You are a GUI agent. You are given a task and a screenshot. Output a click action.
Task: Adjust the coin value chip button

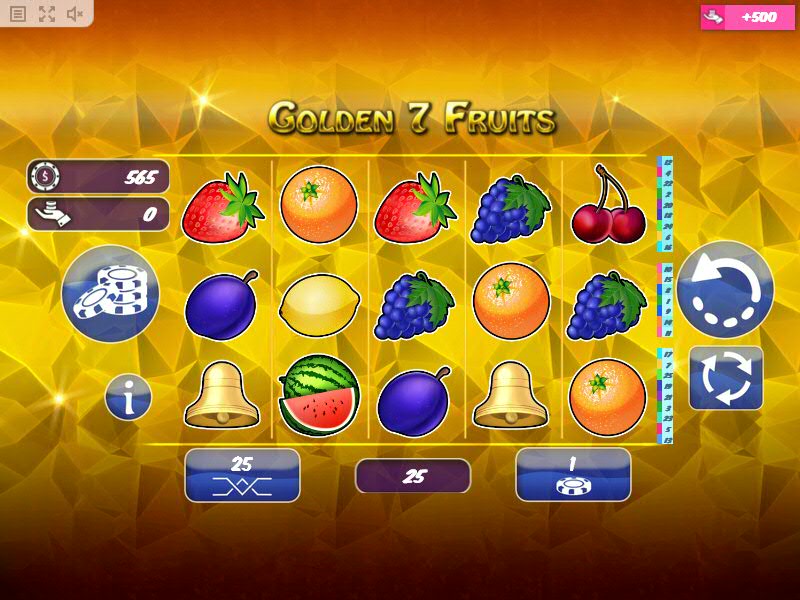click(573, 474)
